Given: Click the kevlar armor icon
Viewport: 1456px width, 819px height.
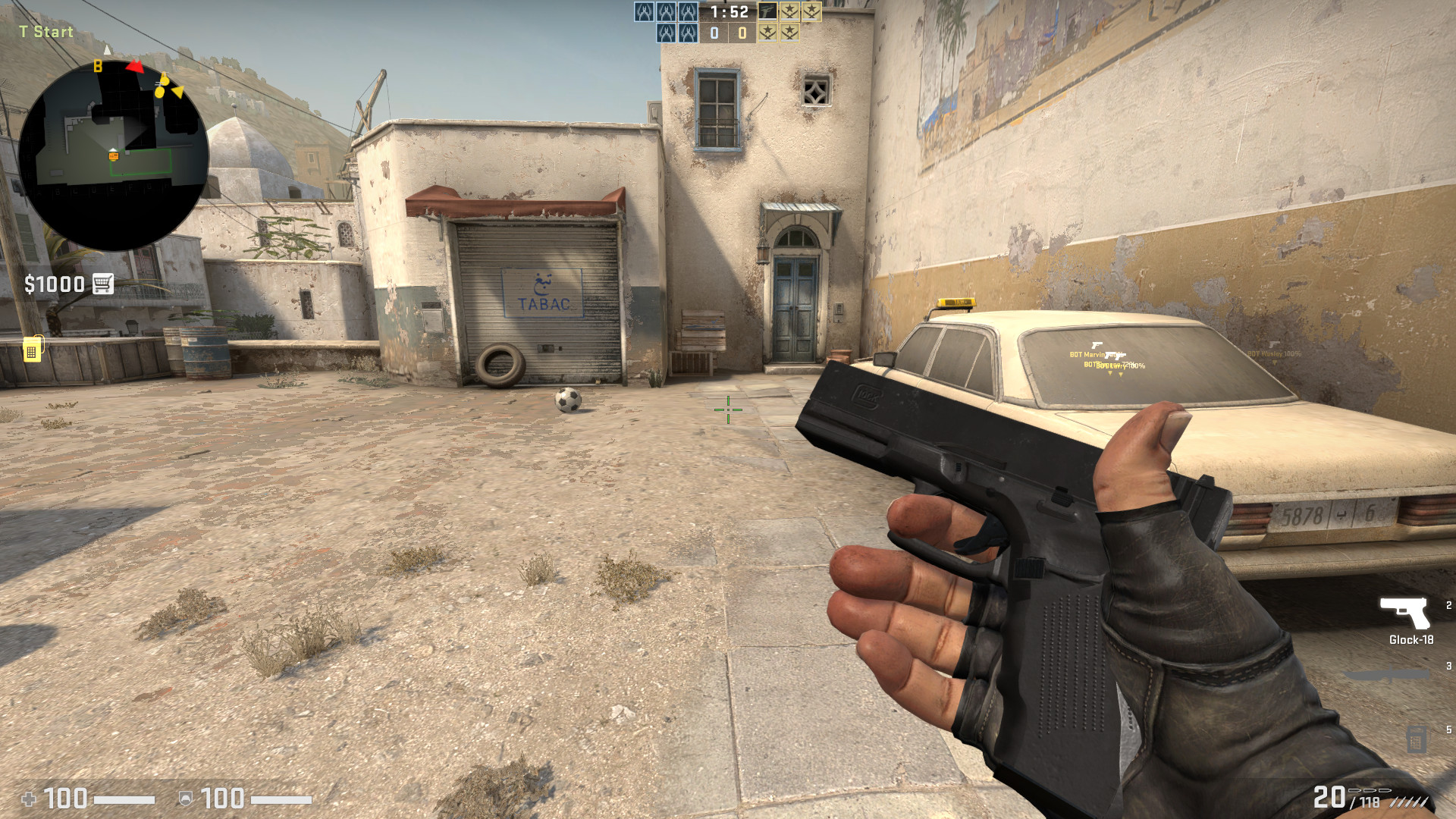Looking at the screenshot, I should pos(184,797).
